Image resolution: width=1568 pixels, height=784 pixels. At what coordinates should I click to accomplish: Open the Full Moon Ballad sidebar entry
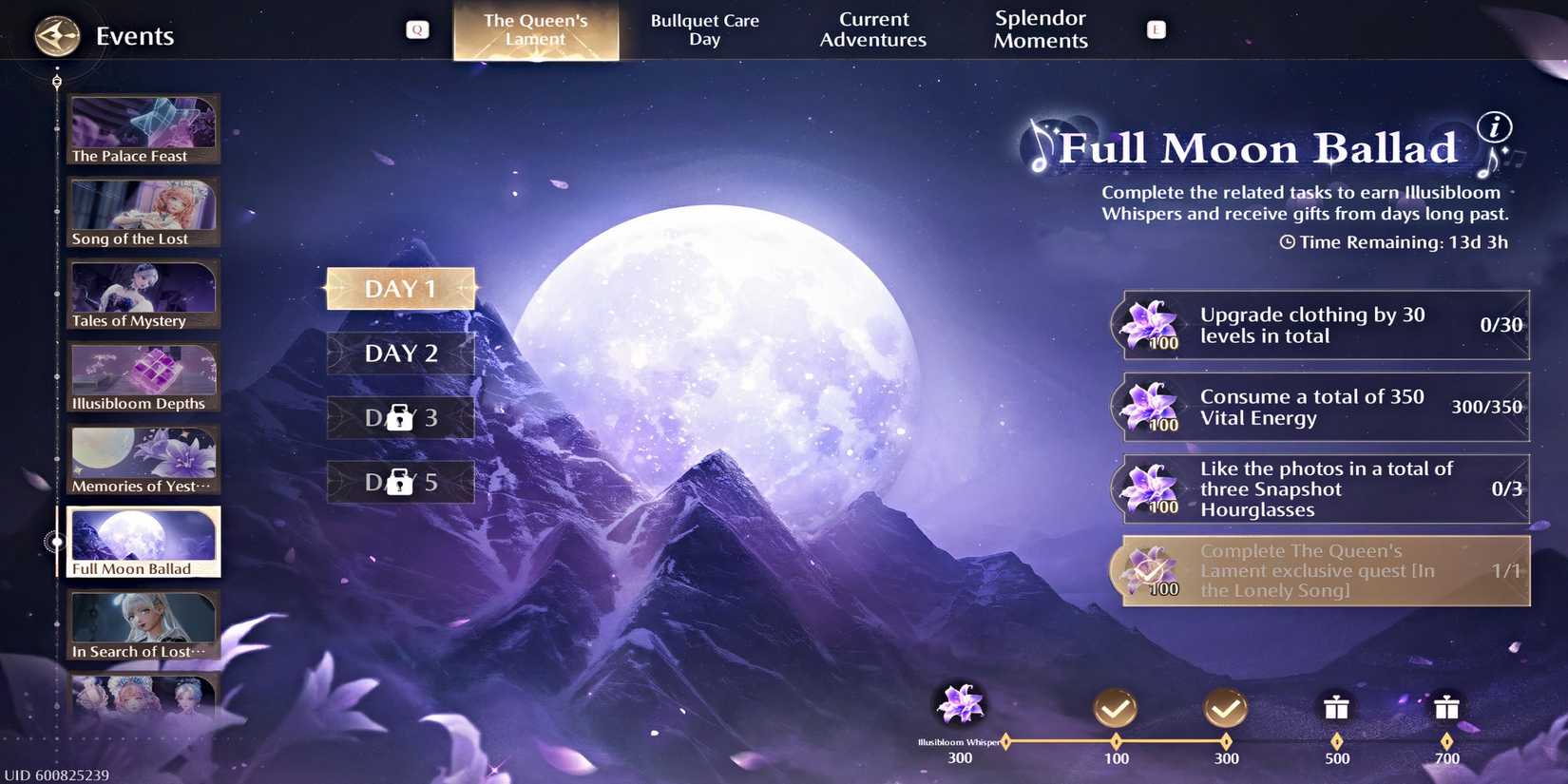[x=143, y=541]
